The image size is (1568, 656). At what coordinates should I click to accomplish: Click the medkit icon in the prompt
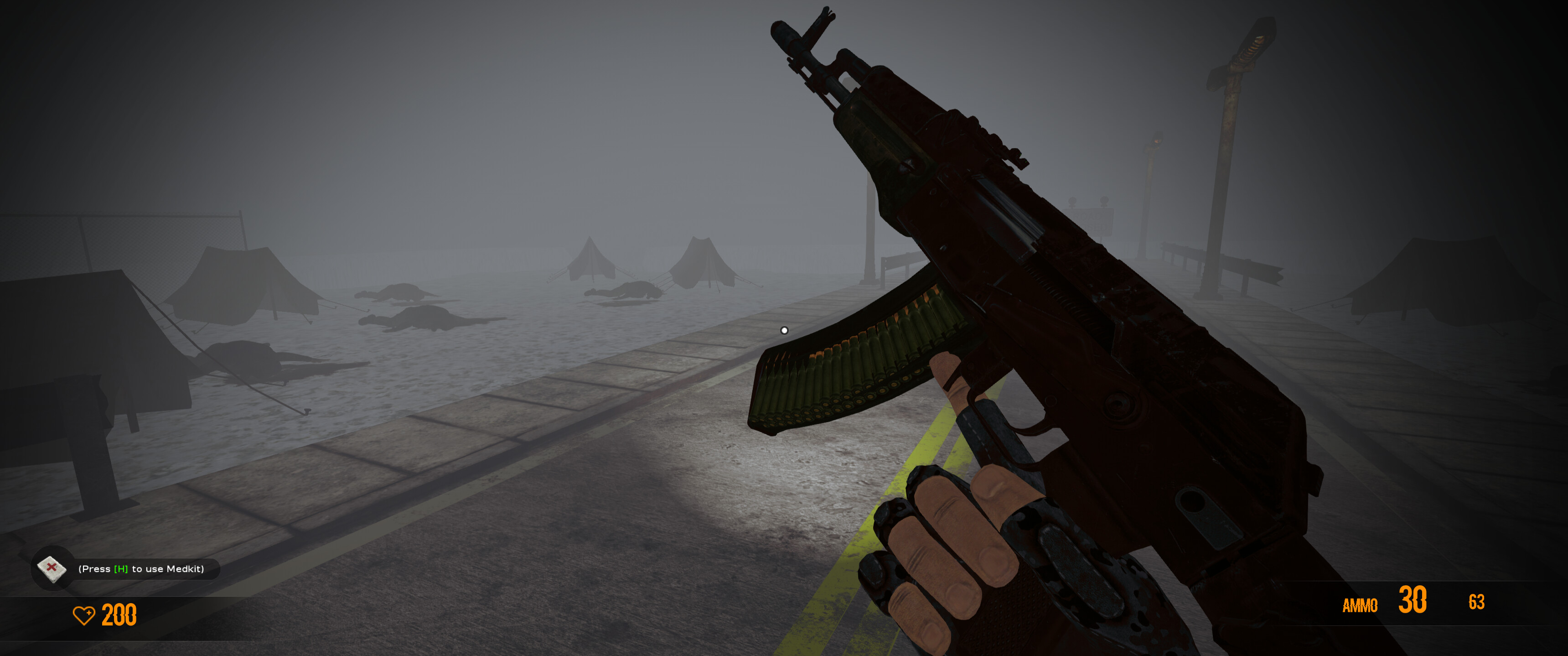[52, 570]
